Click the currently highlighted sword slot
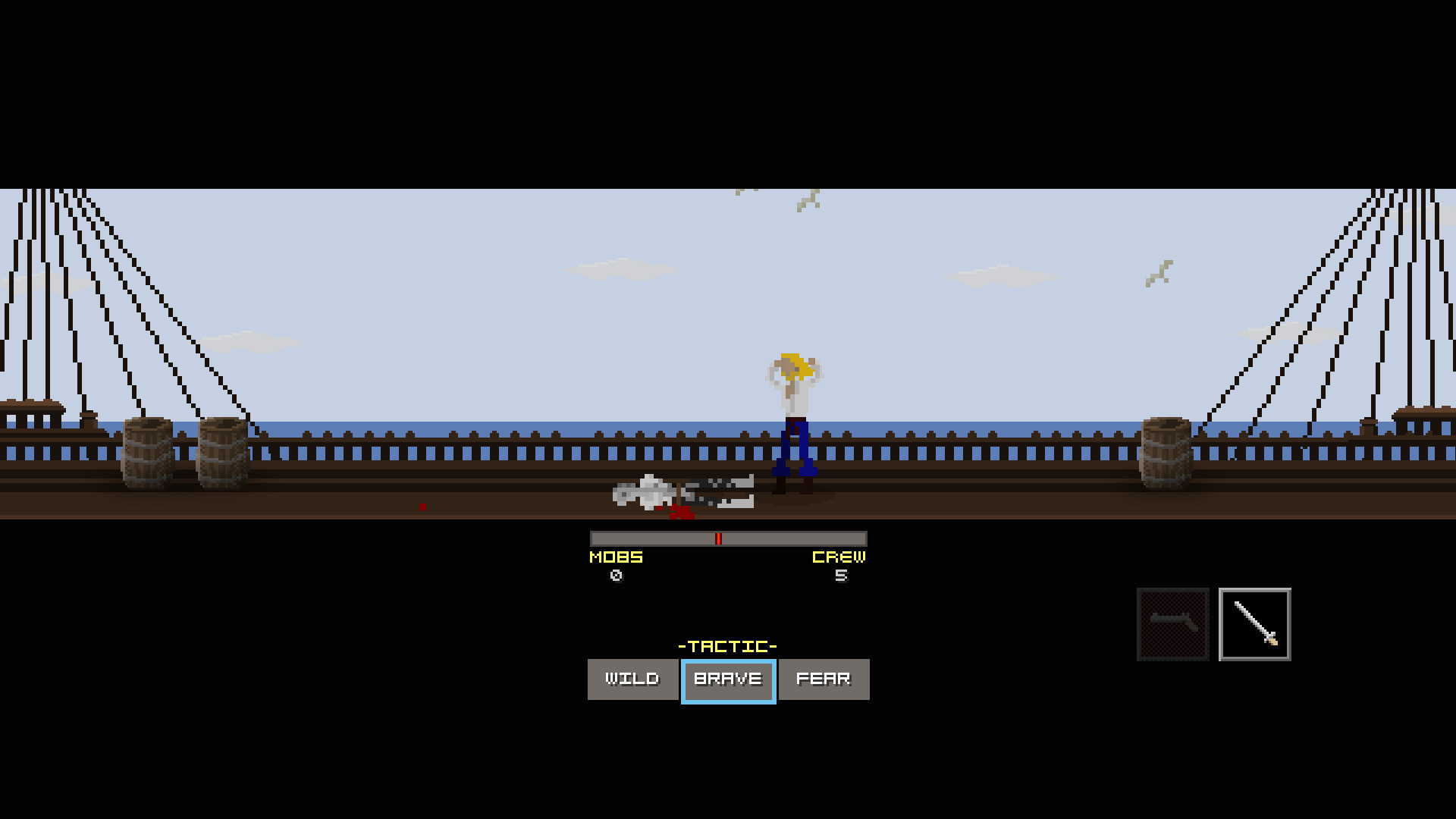The height and width of the screenshot is (819, 1456). (1254, 623)
